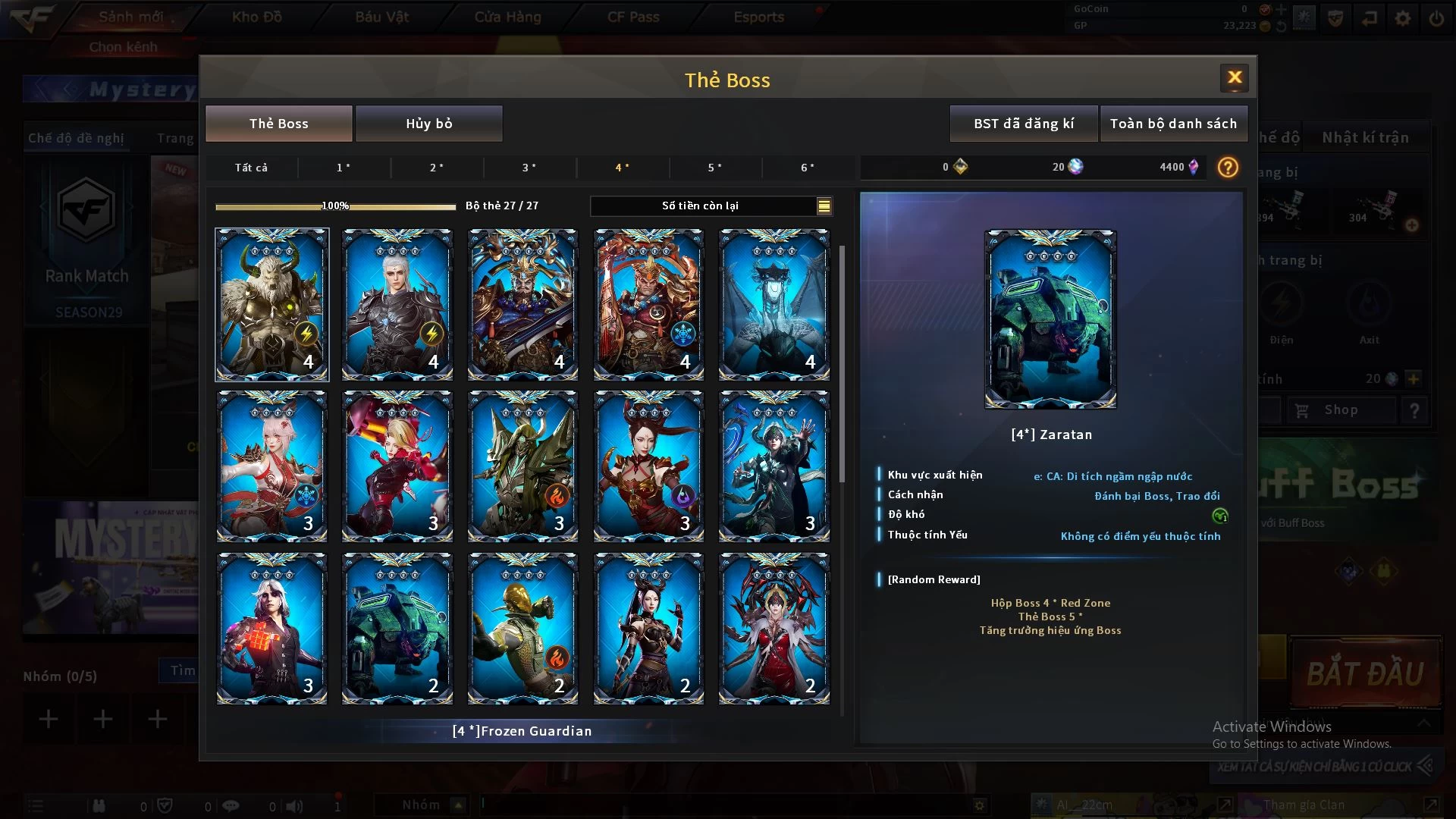Choose the red-winged queen card
This screenshot has height=819, width=1456.
point(773,628)
